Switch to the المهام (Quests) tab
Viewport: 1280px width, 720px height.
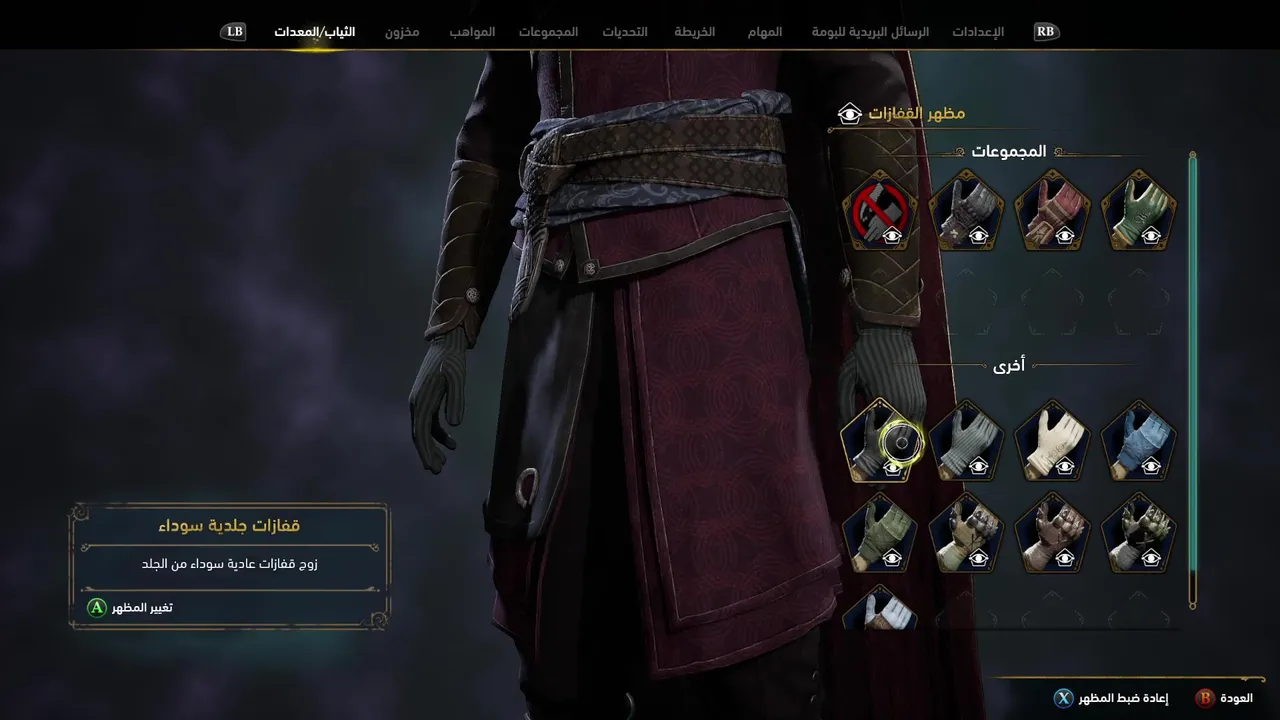coord(765,32)
